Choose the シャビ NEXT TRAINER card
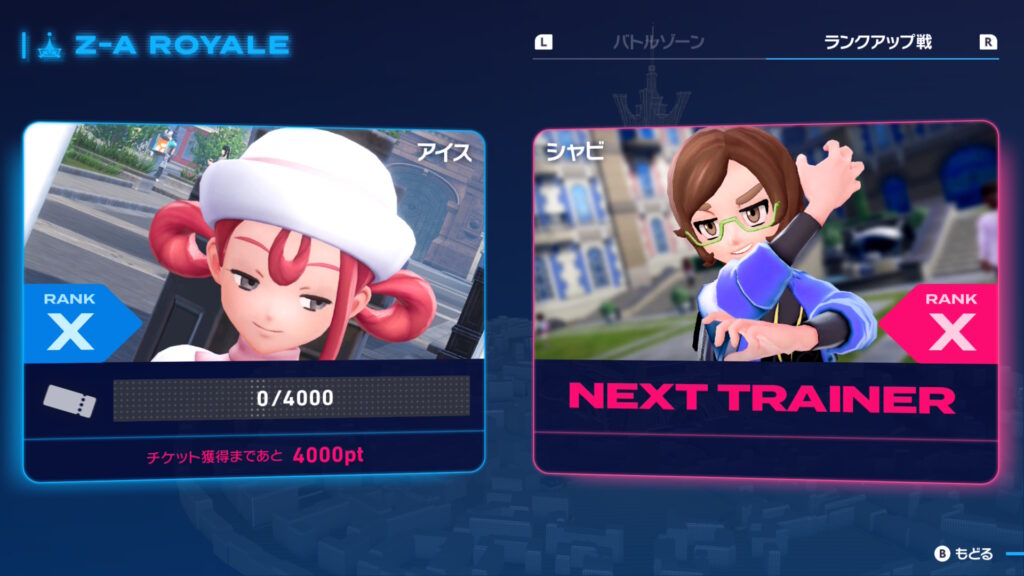This screenshot has width=1024, height=576. pyautogui.click(x=765, y=298)
